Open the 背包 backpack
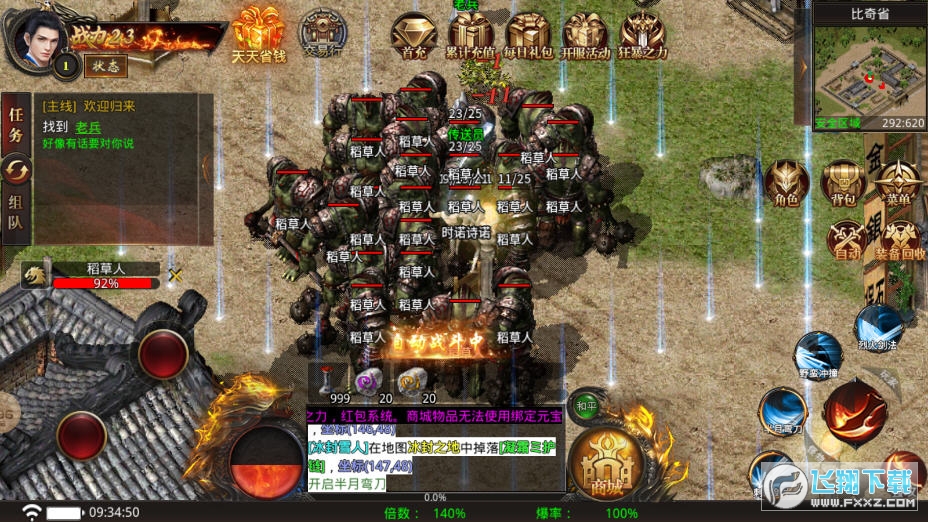This screenshot has width=928, height=522. pyautogui.click(x=842, y=183)
